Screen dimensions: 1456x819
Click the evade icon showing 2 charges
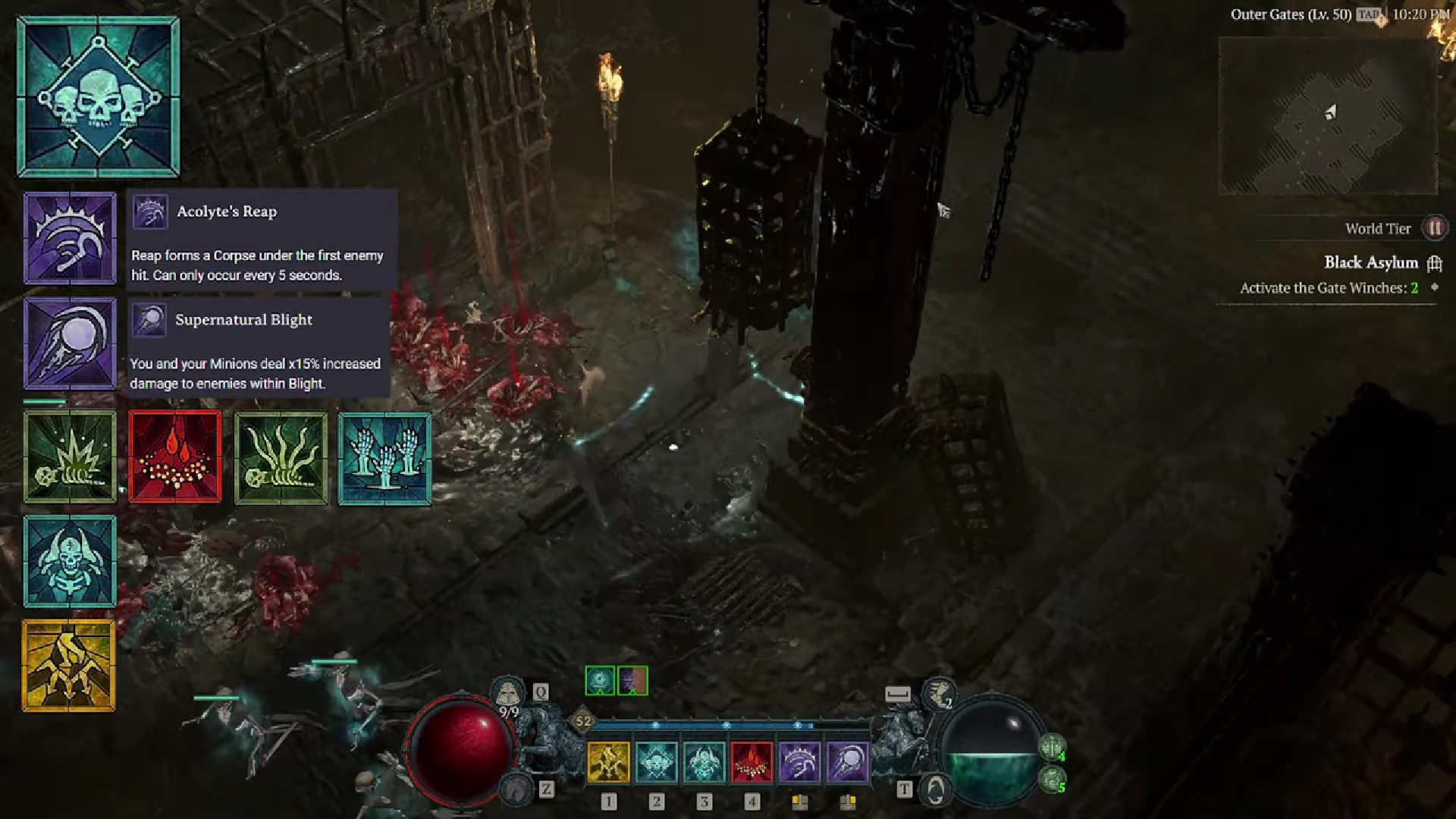[939, 693]
